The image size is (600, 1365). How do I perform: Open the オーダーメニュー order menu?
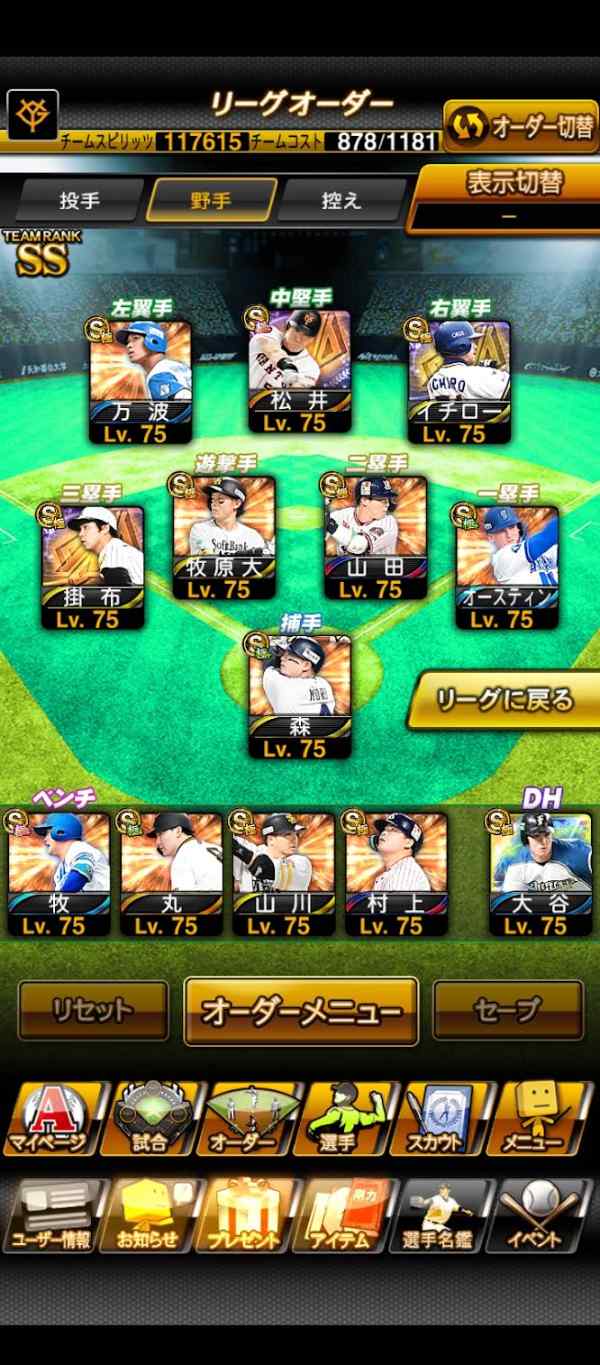[x=301, y=1011]
